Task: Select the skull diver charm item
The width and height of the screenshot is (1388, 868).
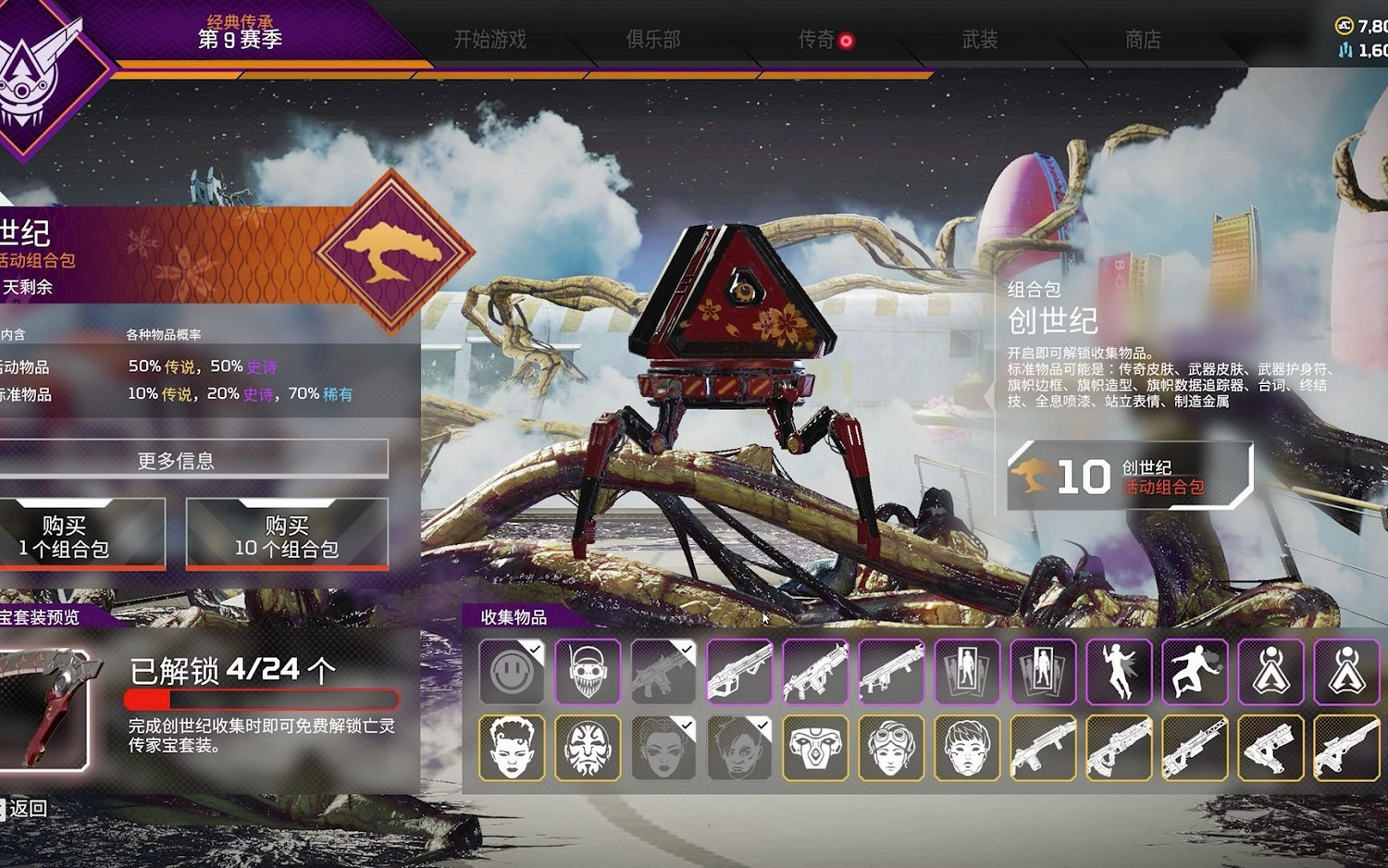Action: (586, 672)
